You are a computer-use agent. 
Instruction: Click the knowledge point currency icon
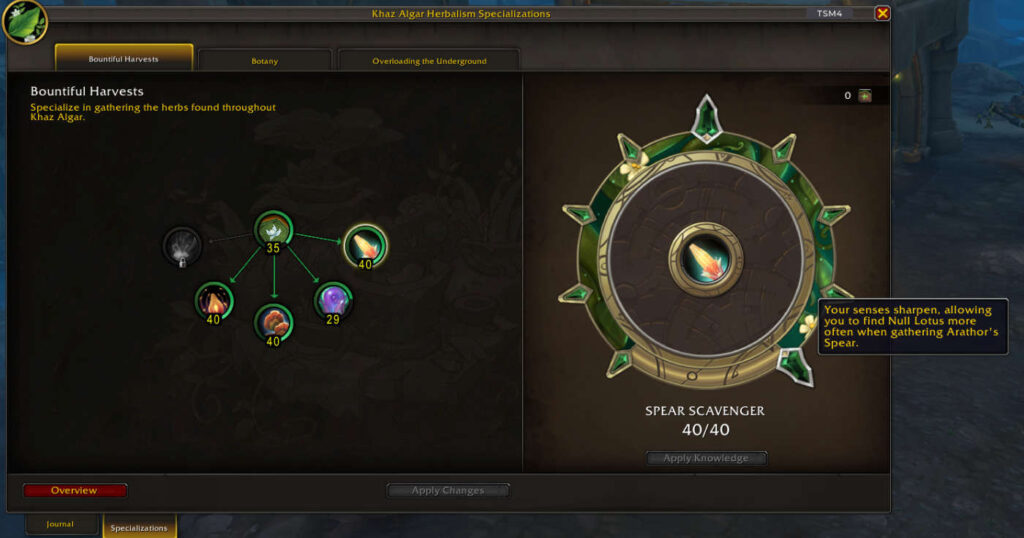pos(865,96)
